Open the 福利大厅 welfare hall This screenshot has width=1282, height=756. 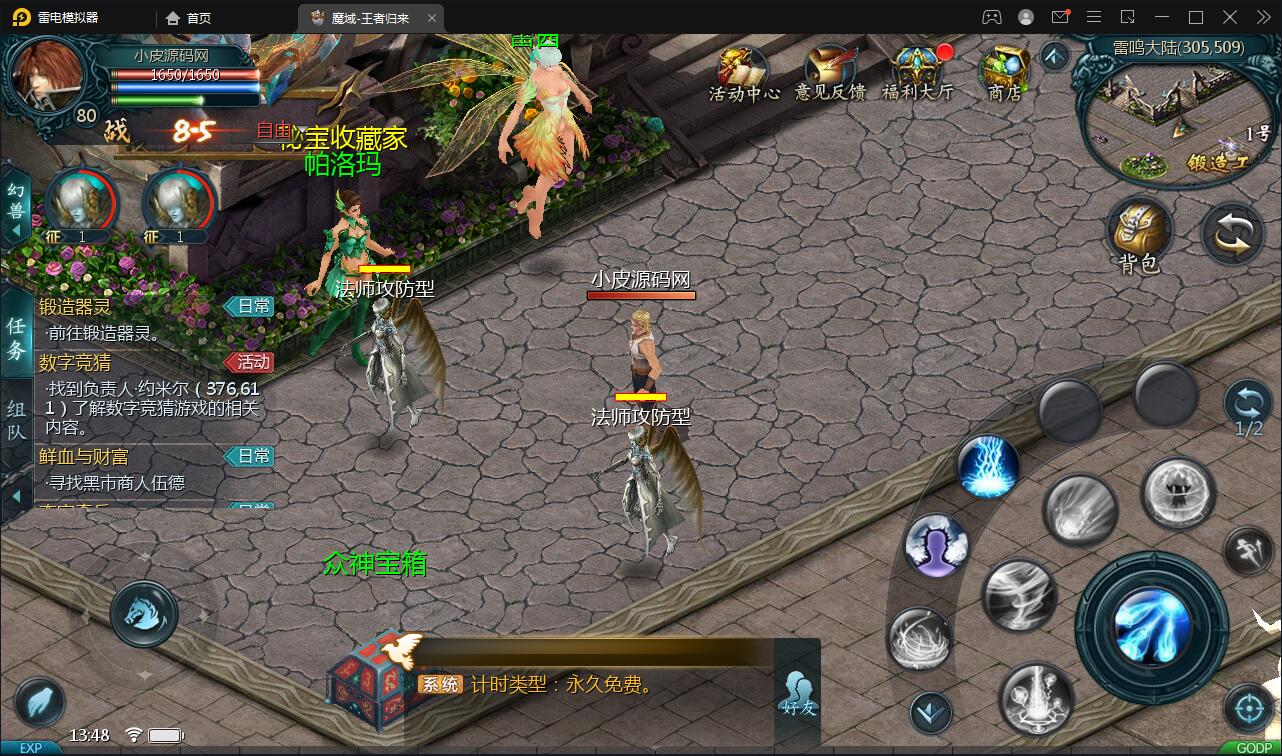pos(917,73)
